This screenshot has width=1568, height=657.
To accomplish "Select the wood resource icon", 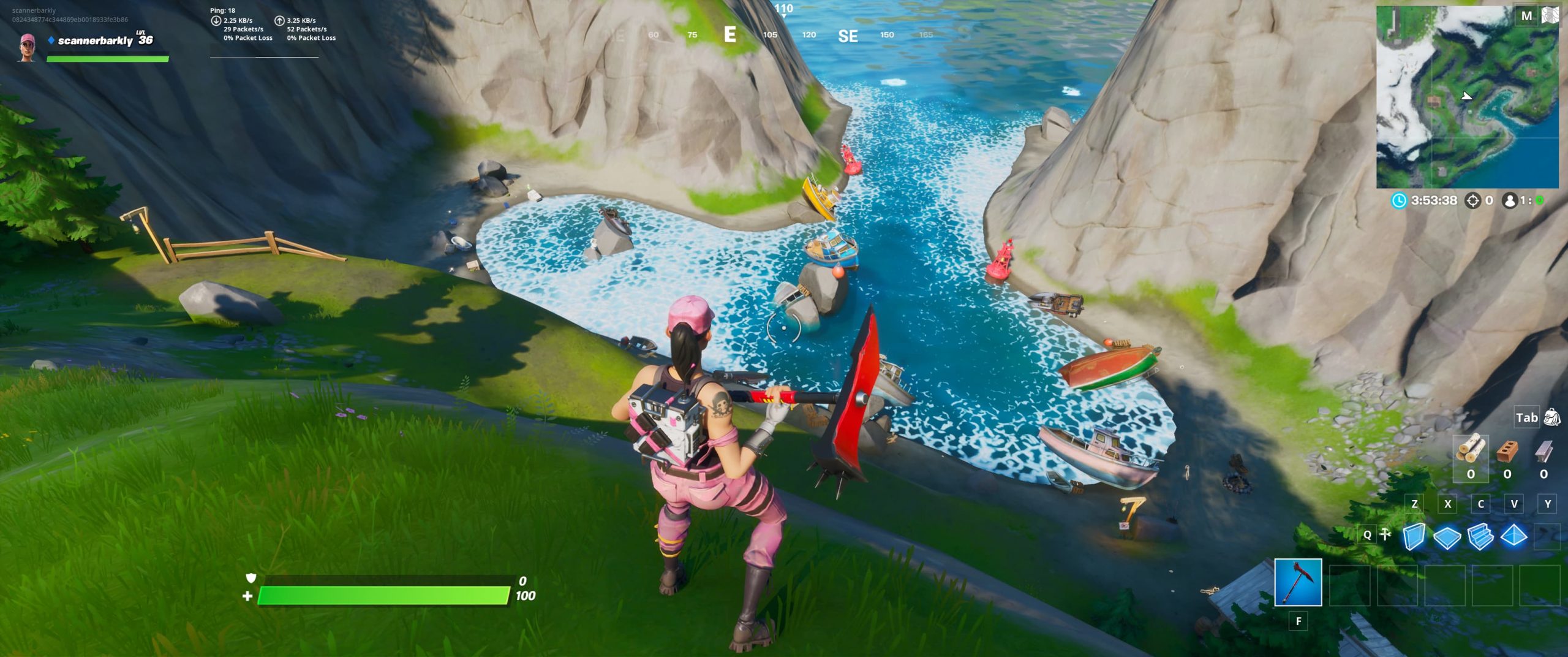I will (x=1470, y=449).
